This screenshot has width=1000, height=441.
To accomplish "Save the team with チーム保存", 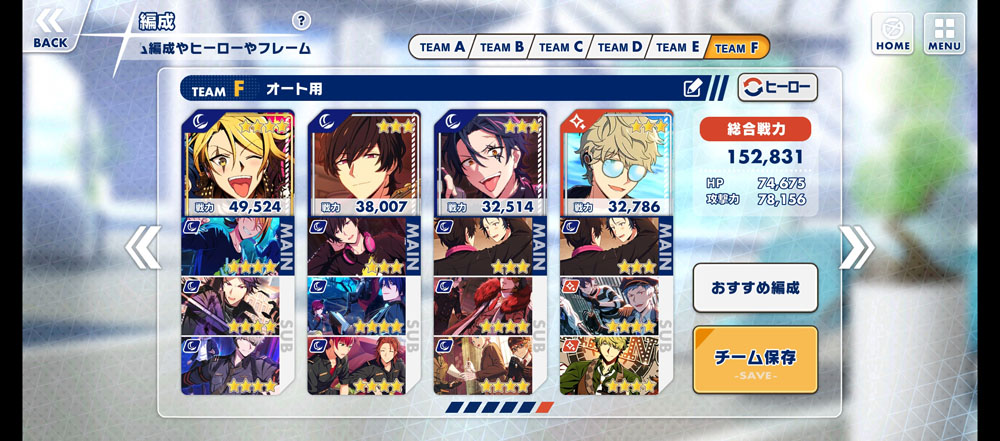I will [x=755, y=359].
